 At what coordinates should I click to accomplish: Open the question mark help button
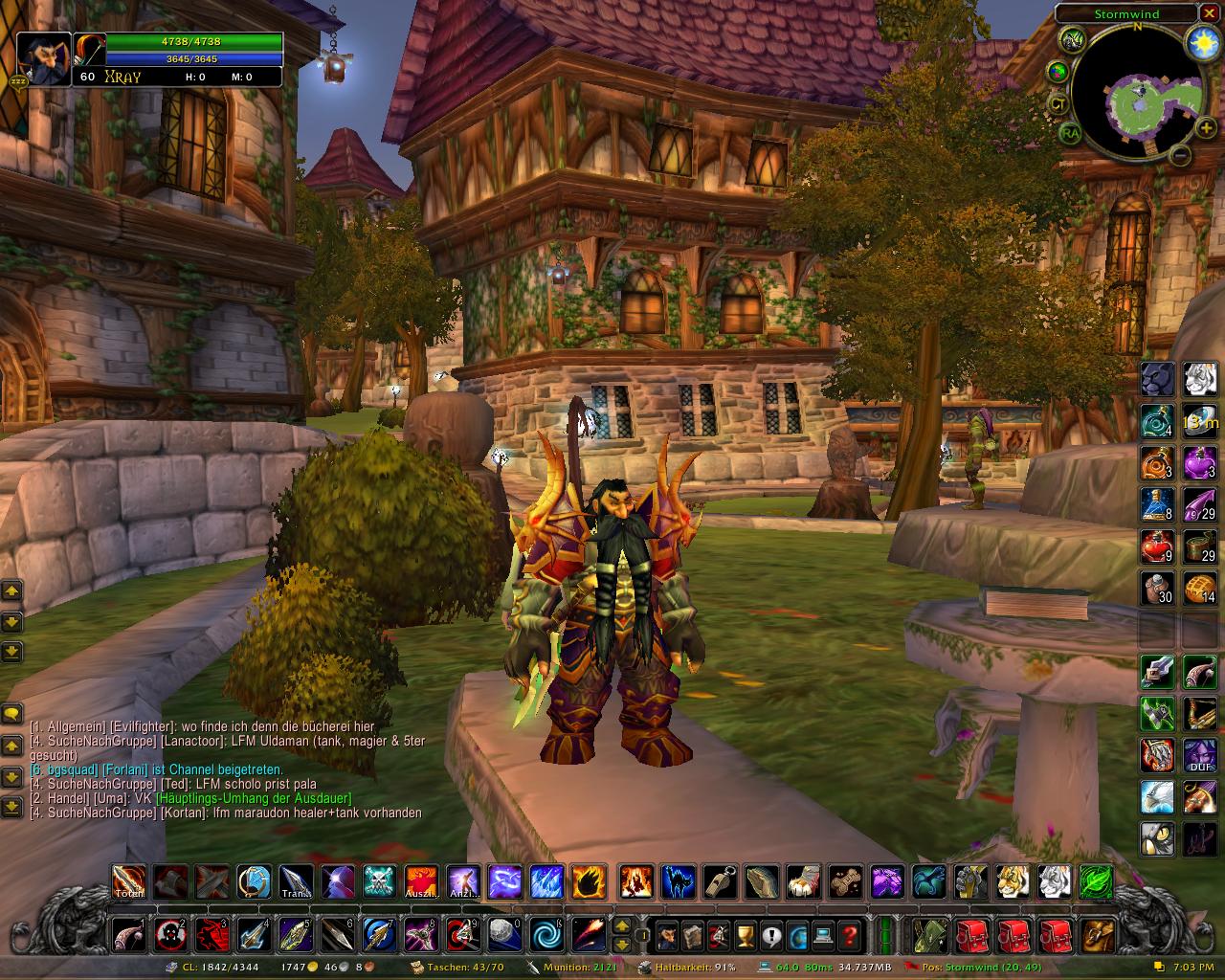tap(849, 934)
